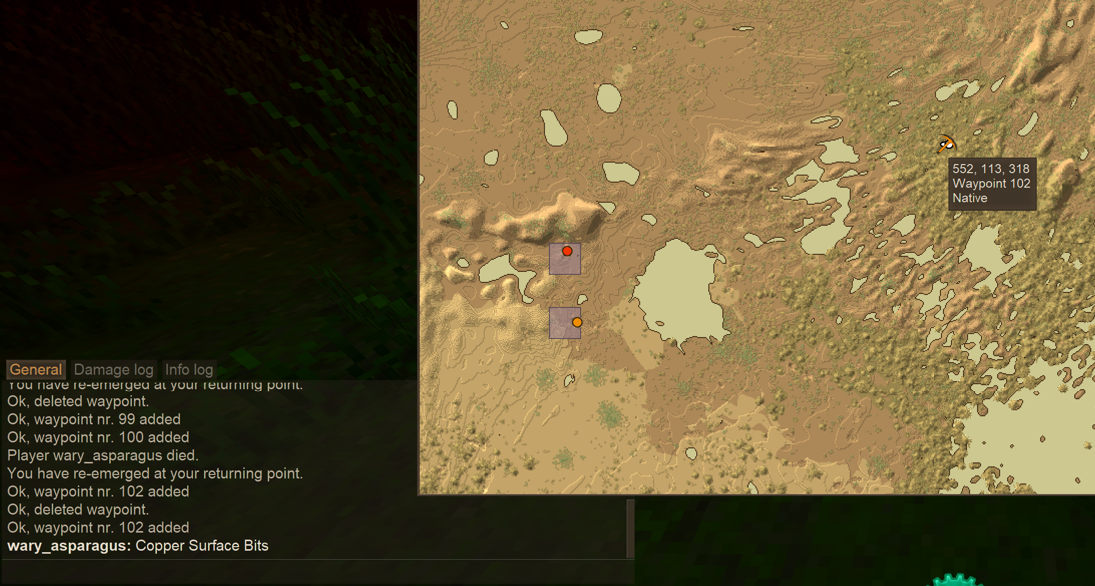Click the chat log scrollbar
This screenshot has height=586, width=1095.
tap(630, 528)
